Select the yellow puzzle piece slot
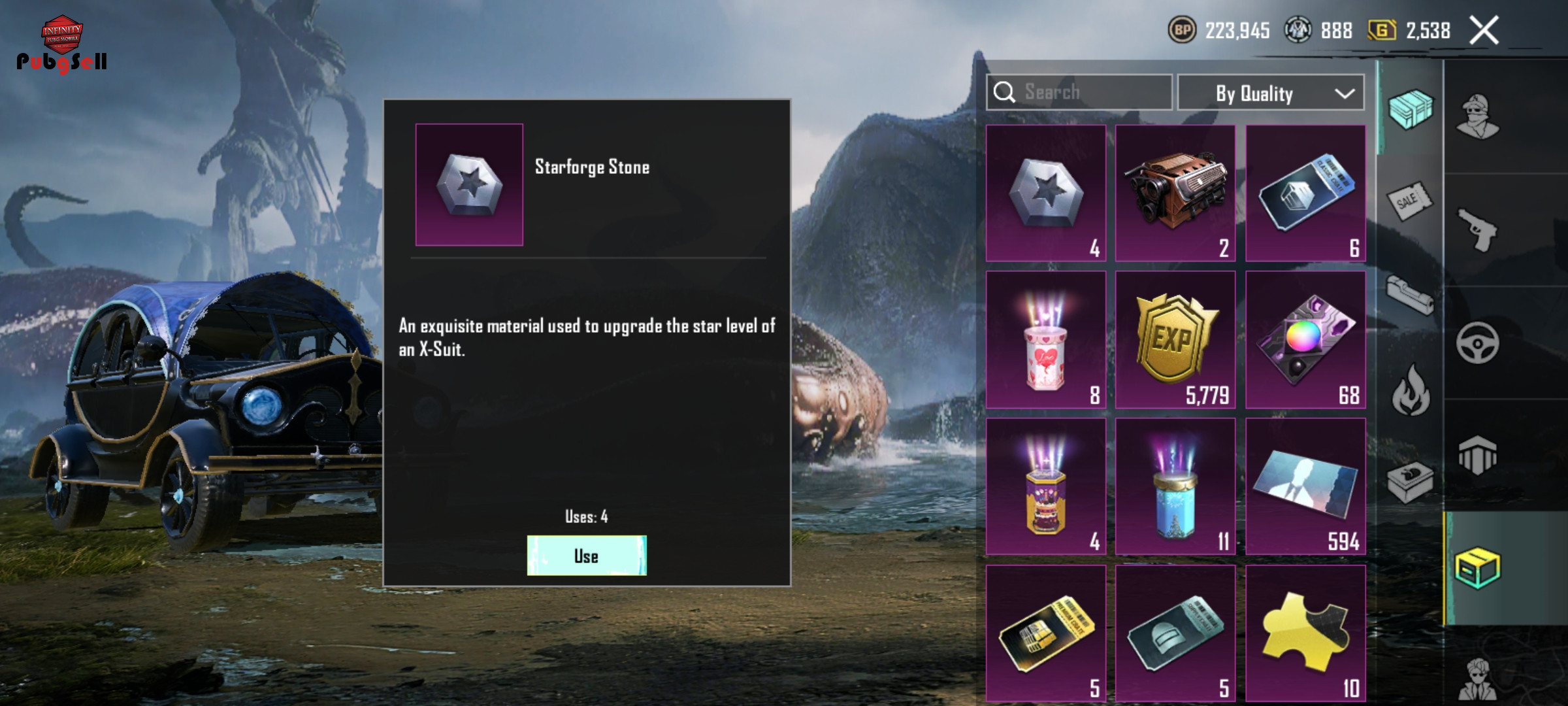This screenshot has width=1568, height=706. click(1305, 633)
